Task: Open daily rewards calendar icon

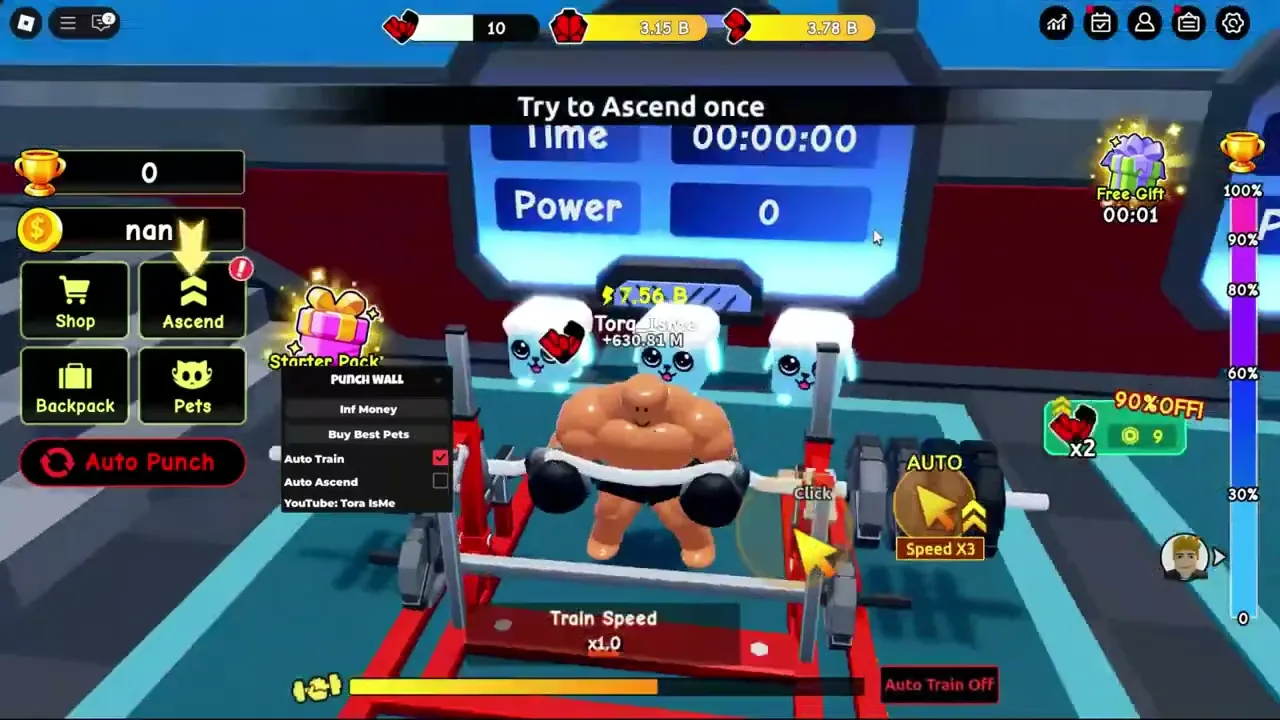Action: pyautogui.click(x=1100, y=22)
